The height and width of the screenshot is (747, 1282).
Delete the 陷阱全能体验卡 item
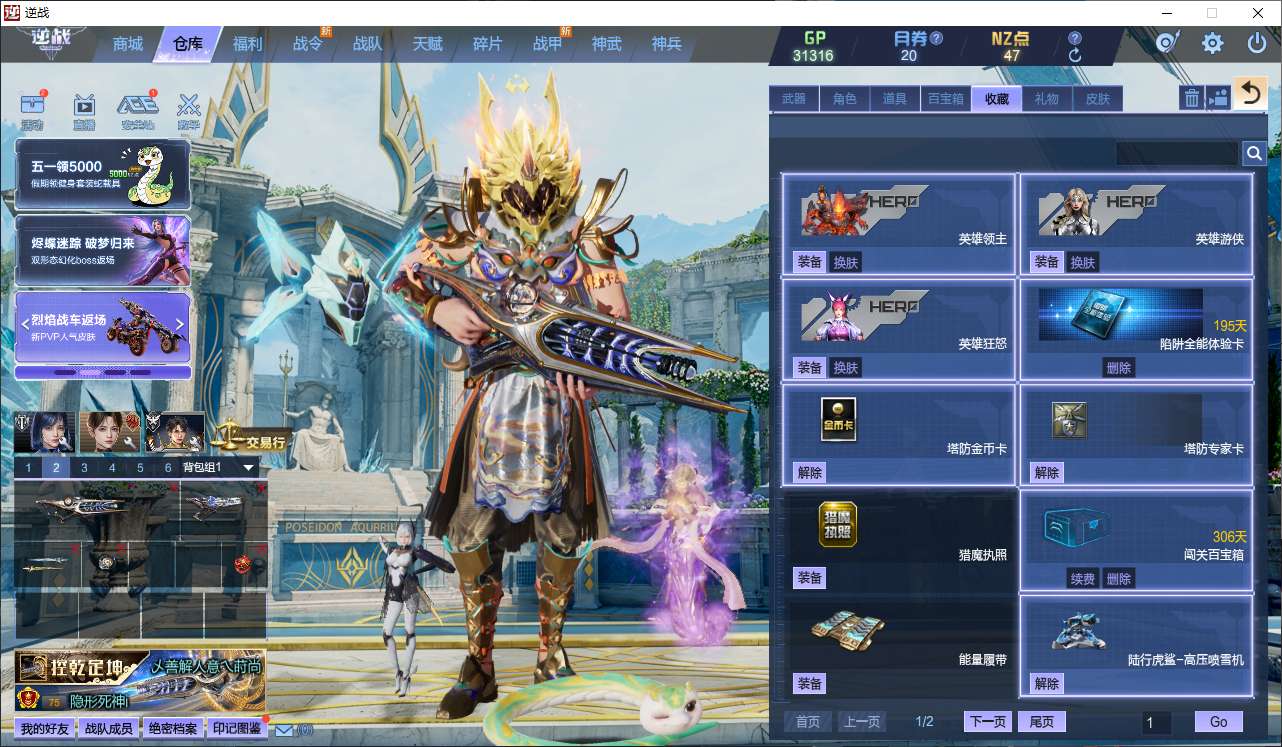(x=1118, y=368)
